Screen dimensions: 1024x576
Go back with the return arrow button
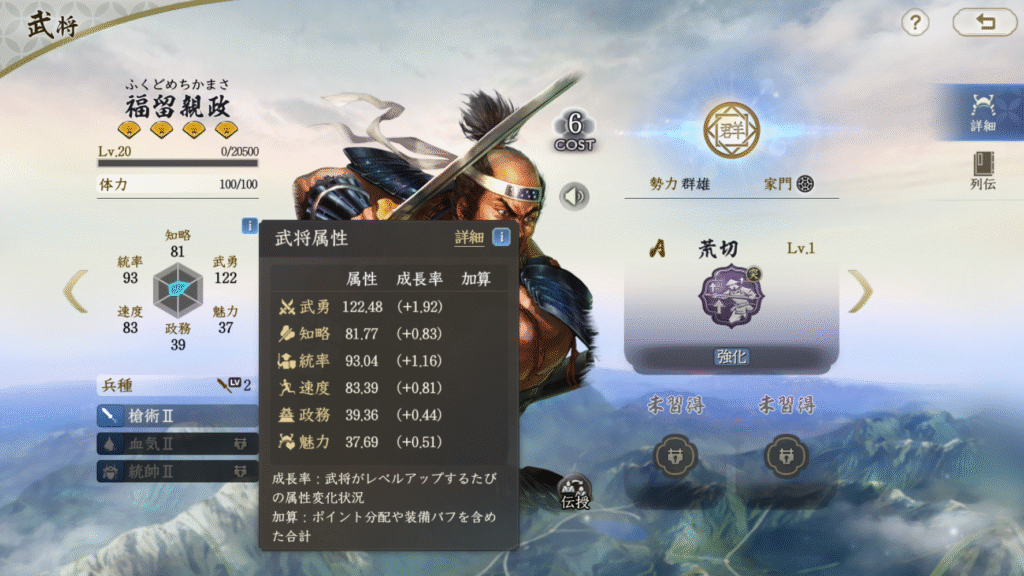click(x=984, y=23)
